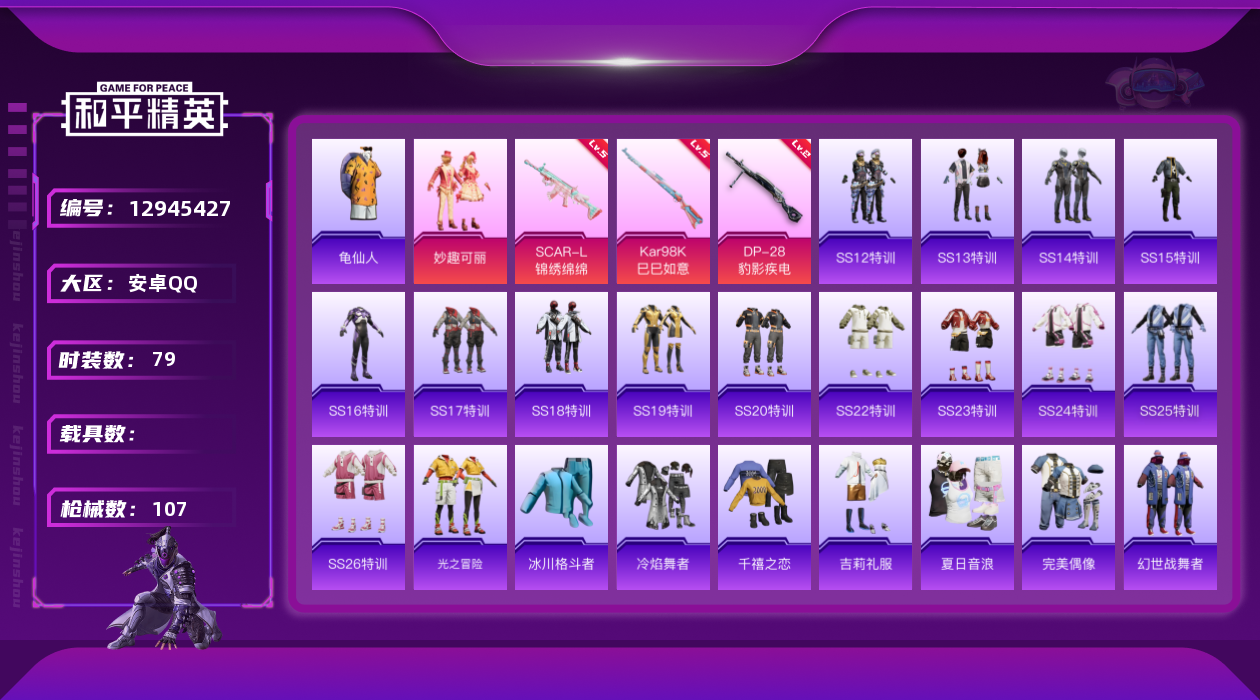Click the SS25特训 denim outfit card

click(1170, 364)
